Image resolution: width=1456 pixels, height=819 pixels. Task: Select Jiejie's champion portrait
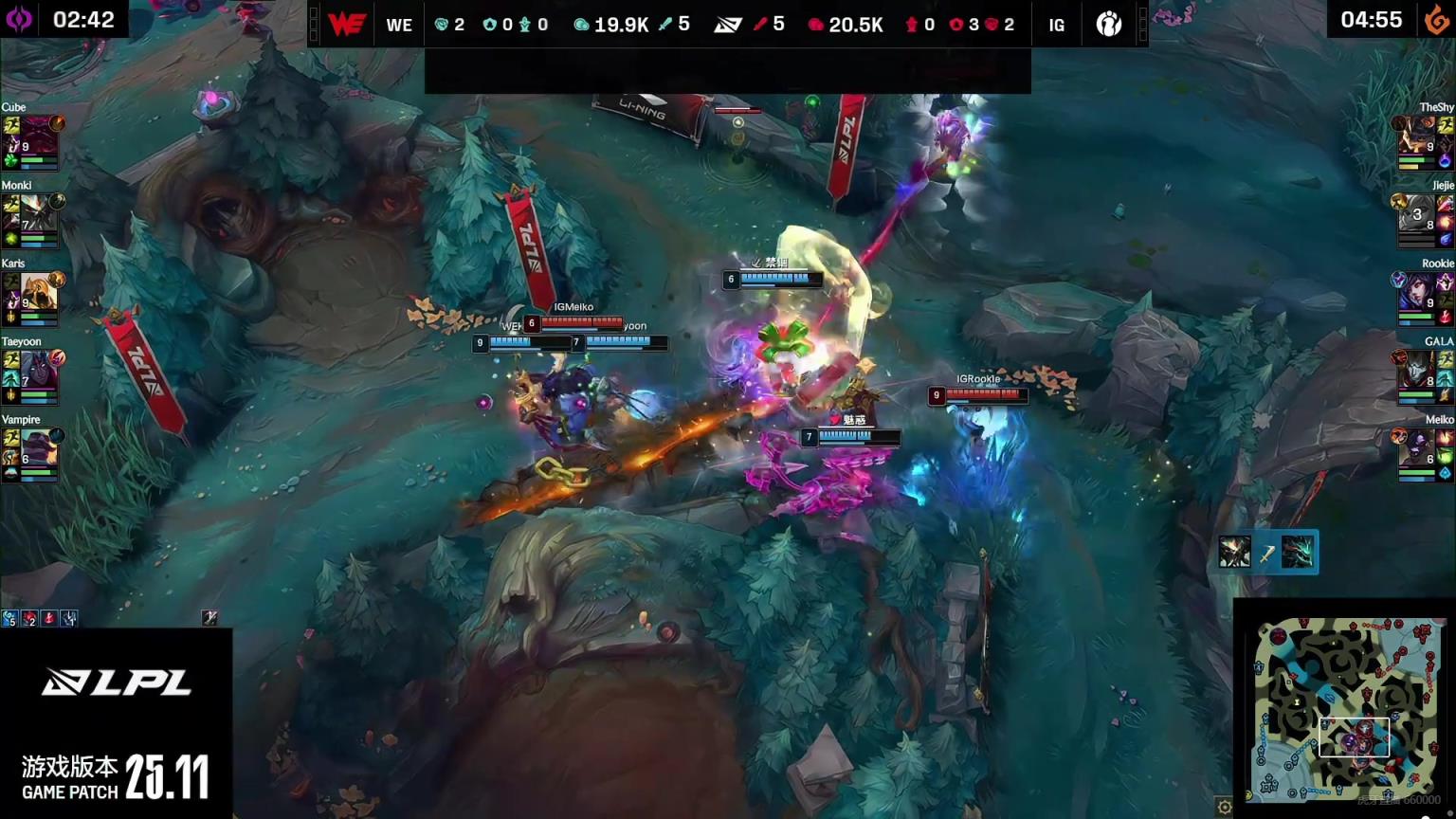click(x=1415, y=214)
